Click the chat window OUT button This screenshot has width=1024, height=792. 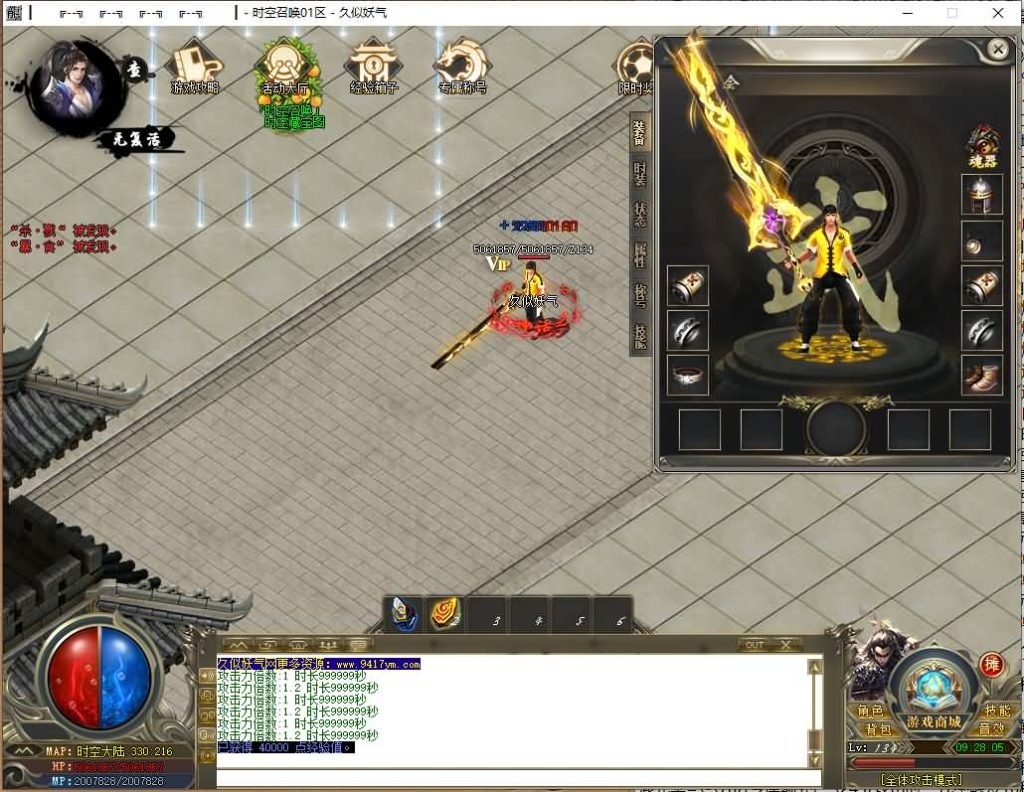[x=754, y=645]
